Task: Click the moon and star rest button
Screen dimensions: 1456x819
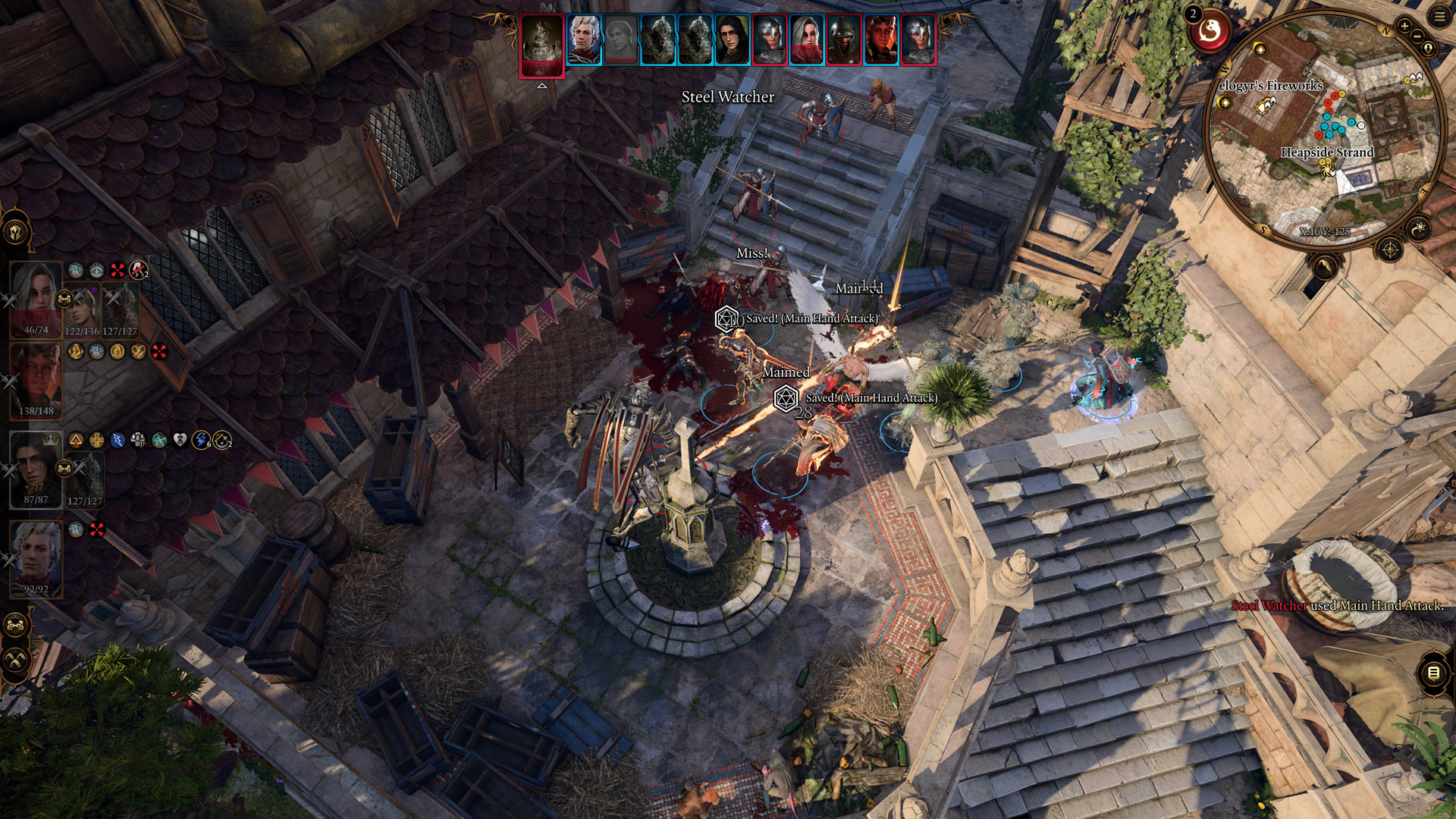Action: tap(1418, 227)
